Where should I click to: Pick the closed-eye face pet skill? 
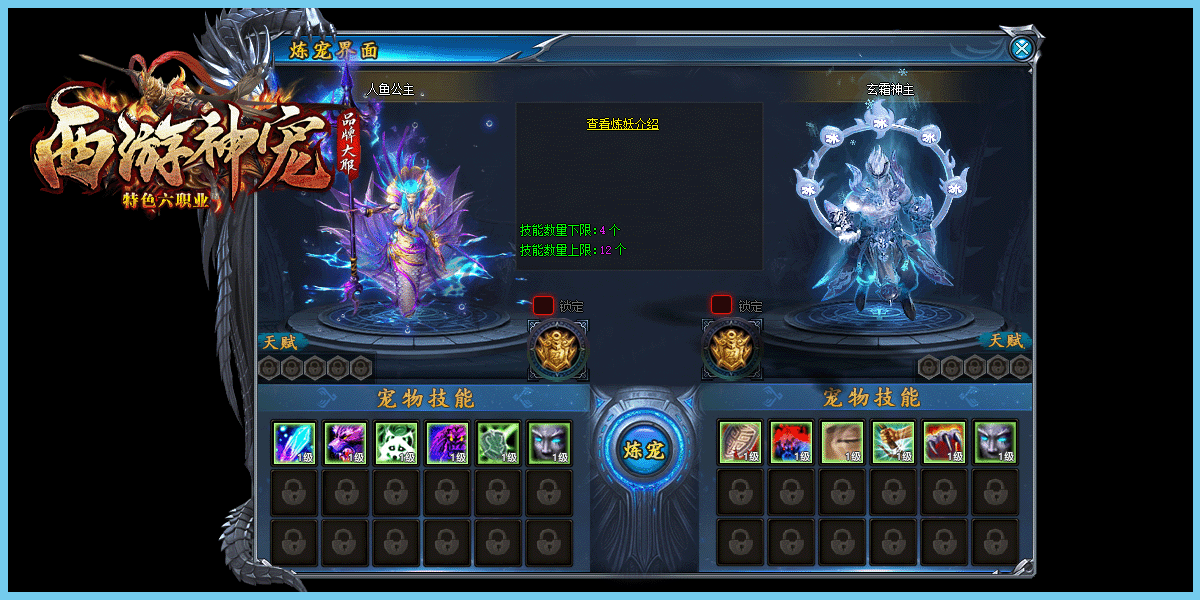pyautogui.click(x=842, y=443)
